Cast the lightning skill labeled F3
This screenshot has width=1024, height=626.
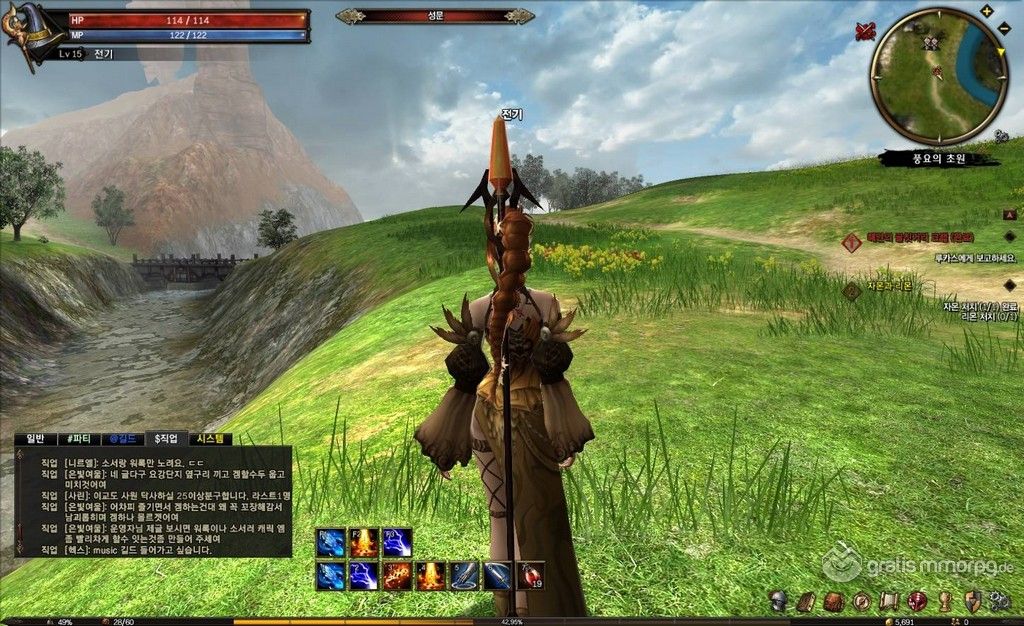397,543
